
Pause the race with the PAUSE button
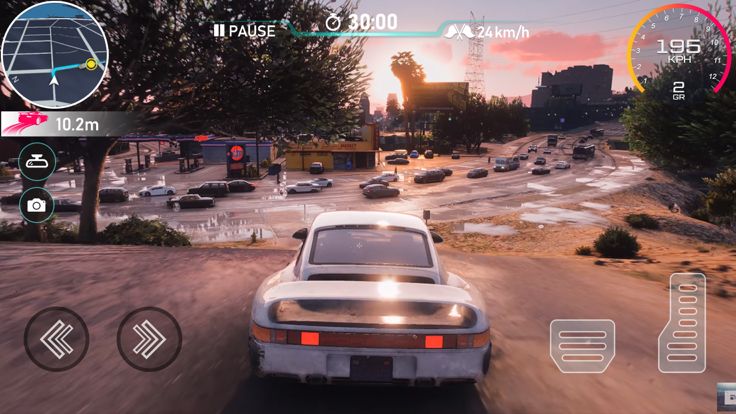coord(244,31)
